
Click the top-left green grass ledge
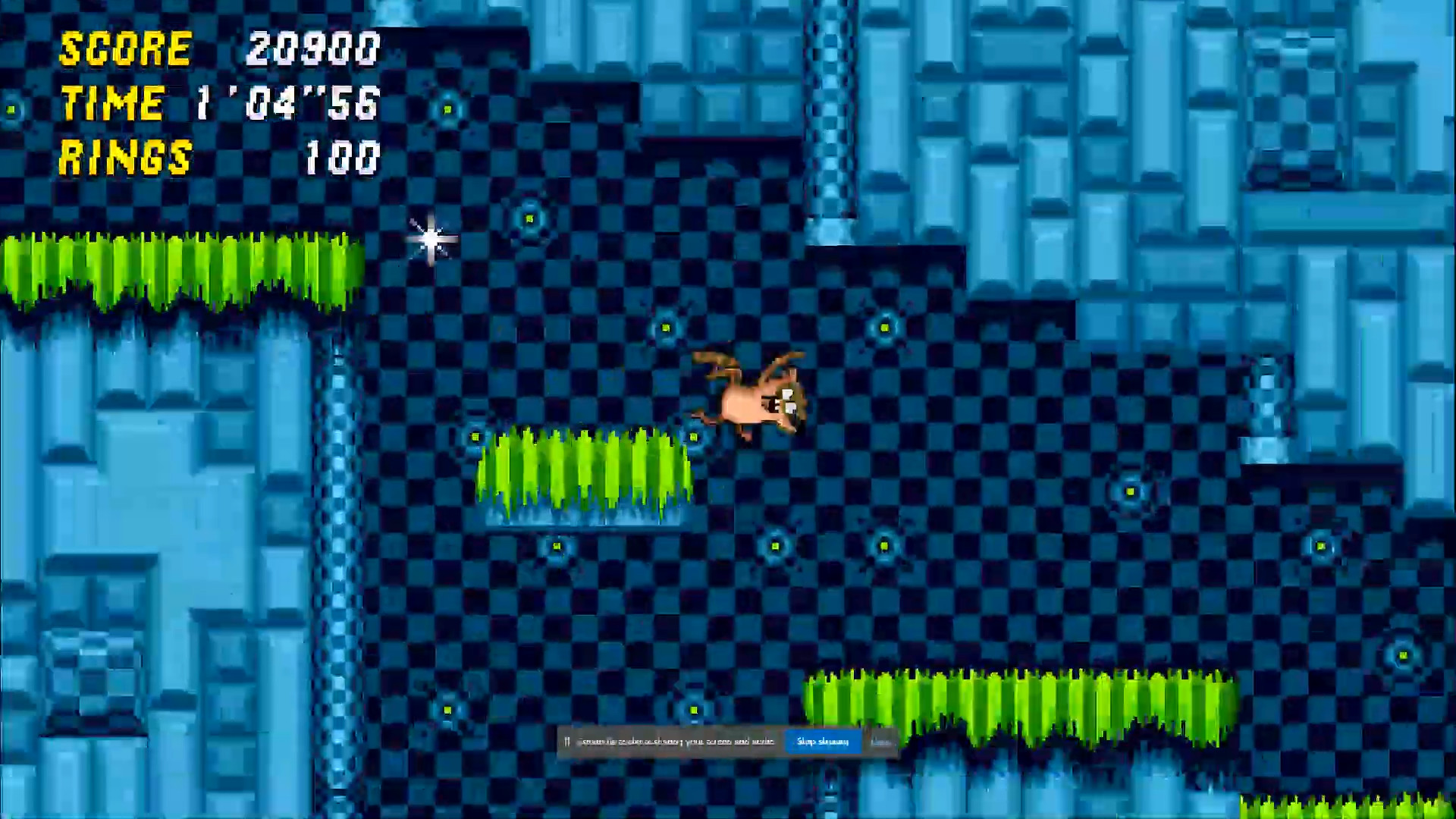pyautogui.click(x=174, y=269)
